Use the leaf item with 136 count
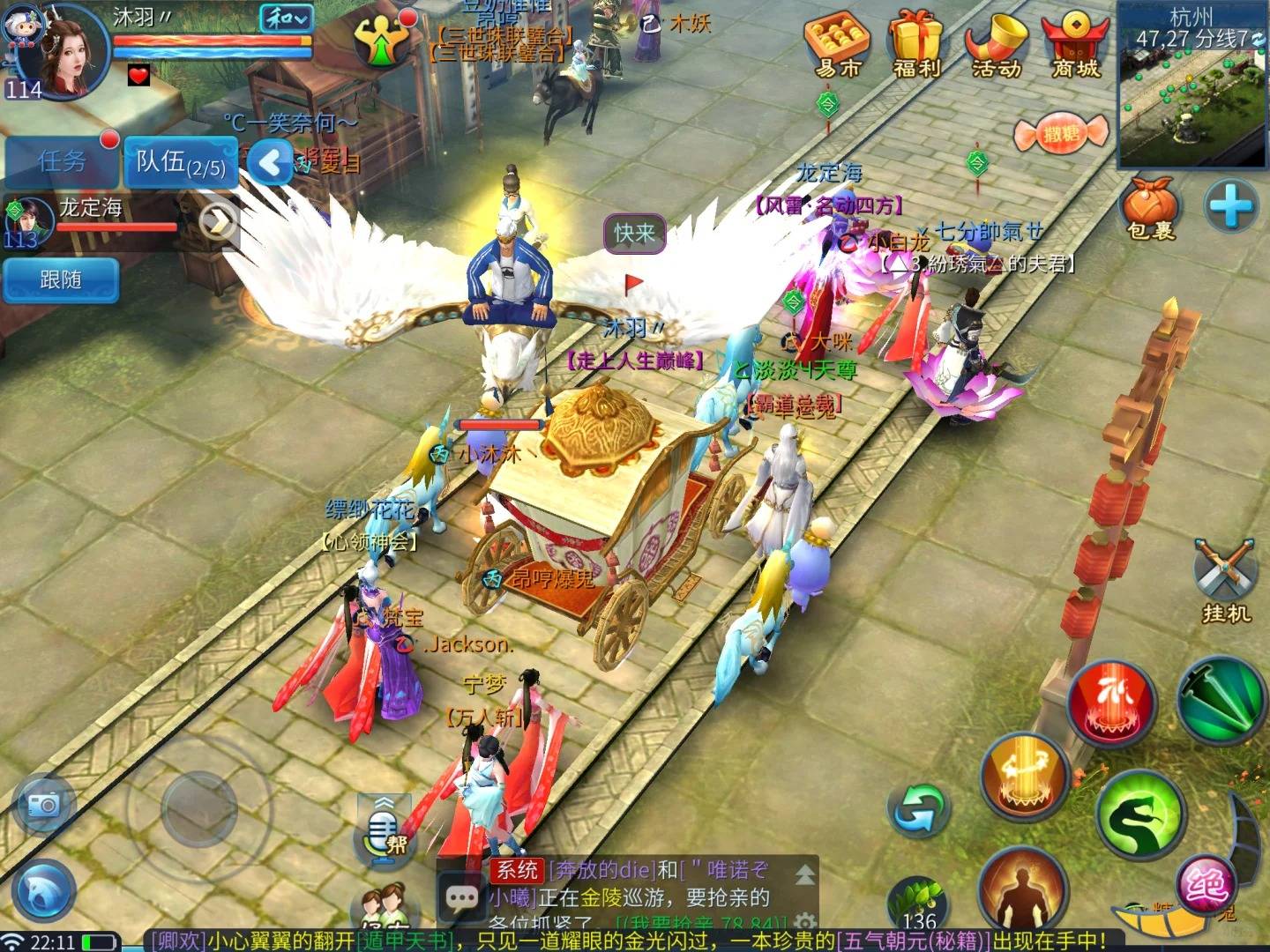Viewport: 1270px width, 952px height. coord(917,906)
